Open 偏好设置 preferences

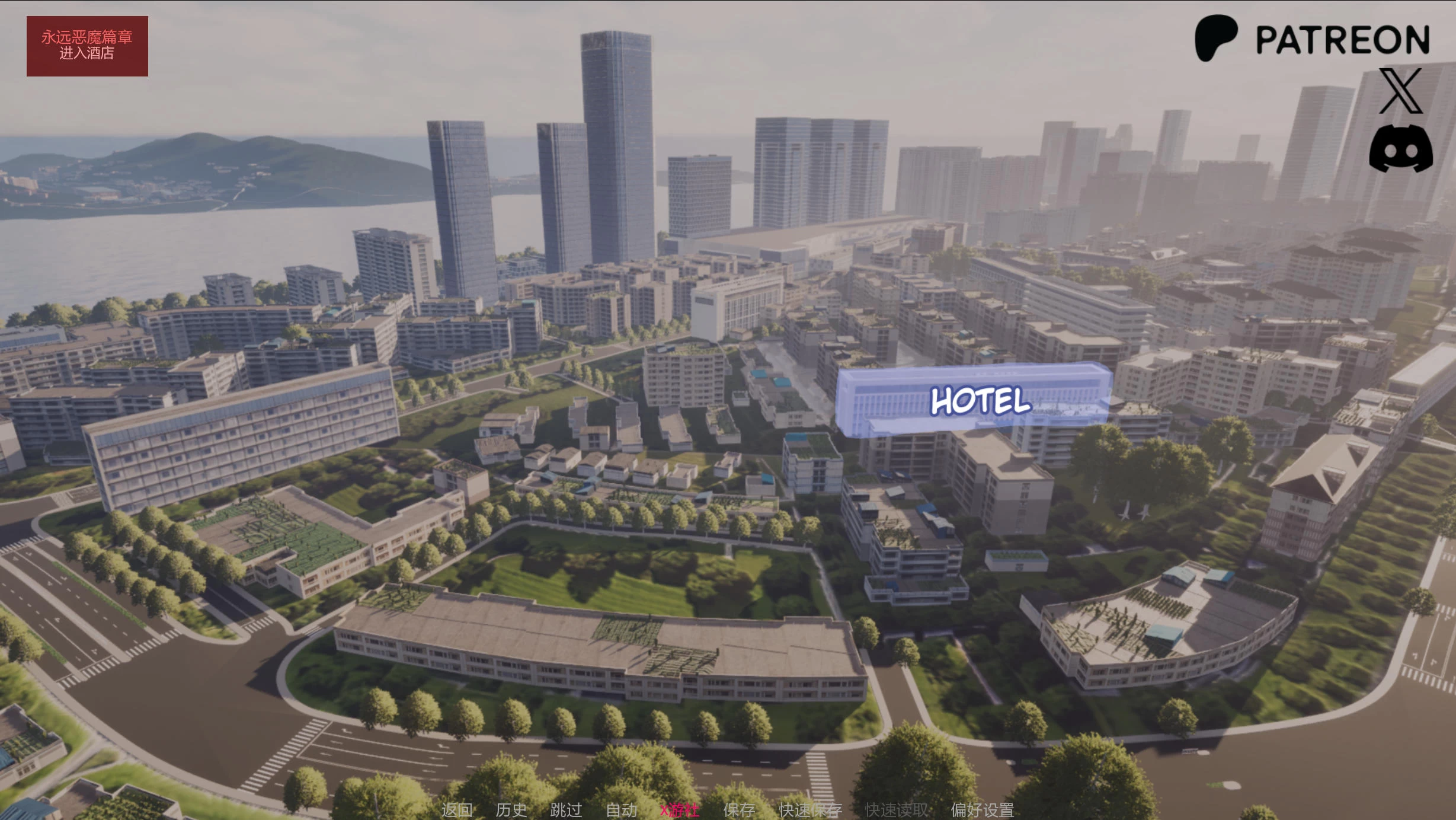983,810
